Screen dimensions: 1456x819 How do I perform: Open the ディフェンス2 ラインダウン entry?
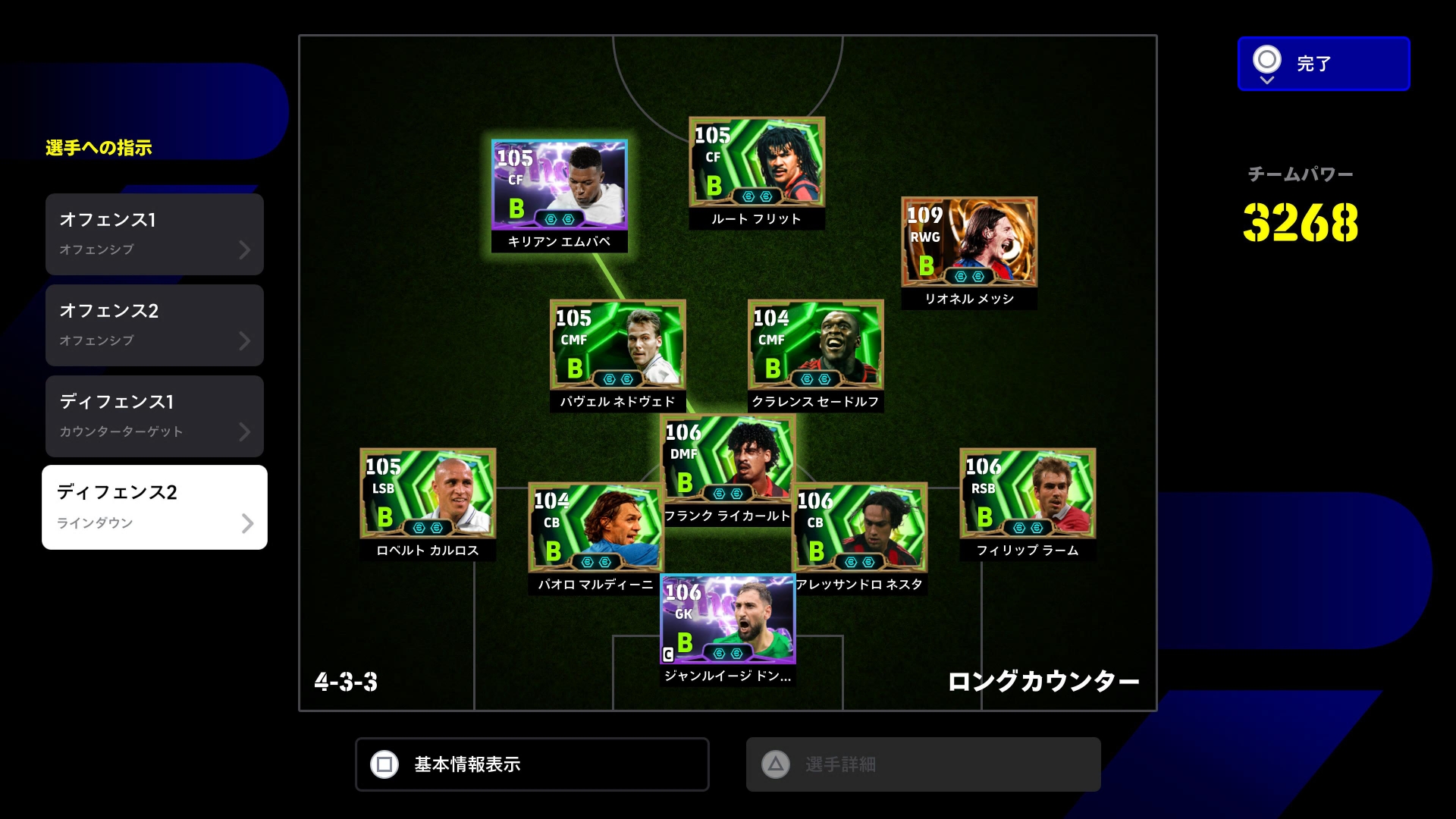click(x=155, y=507)
